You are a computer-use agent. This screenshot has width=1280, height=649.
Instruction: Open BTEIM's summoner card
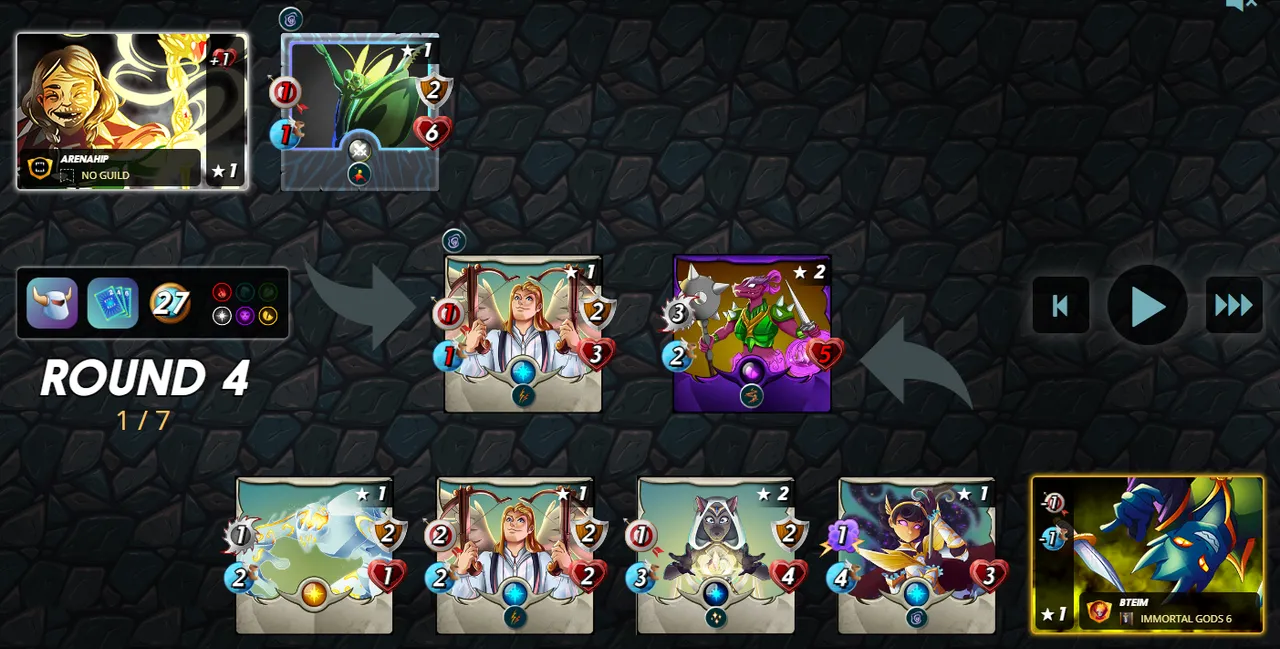pyautogui.click(x=1148, y=554)
